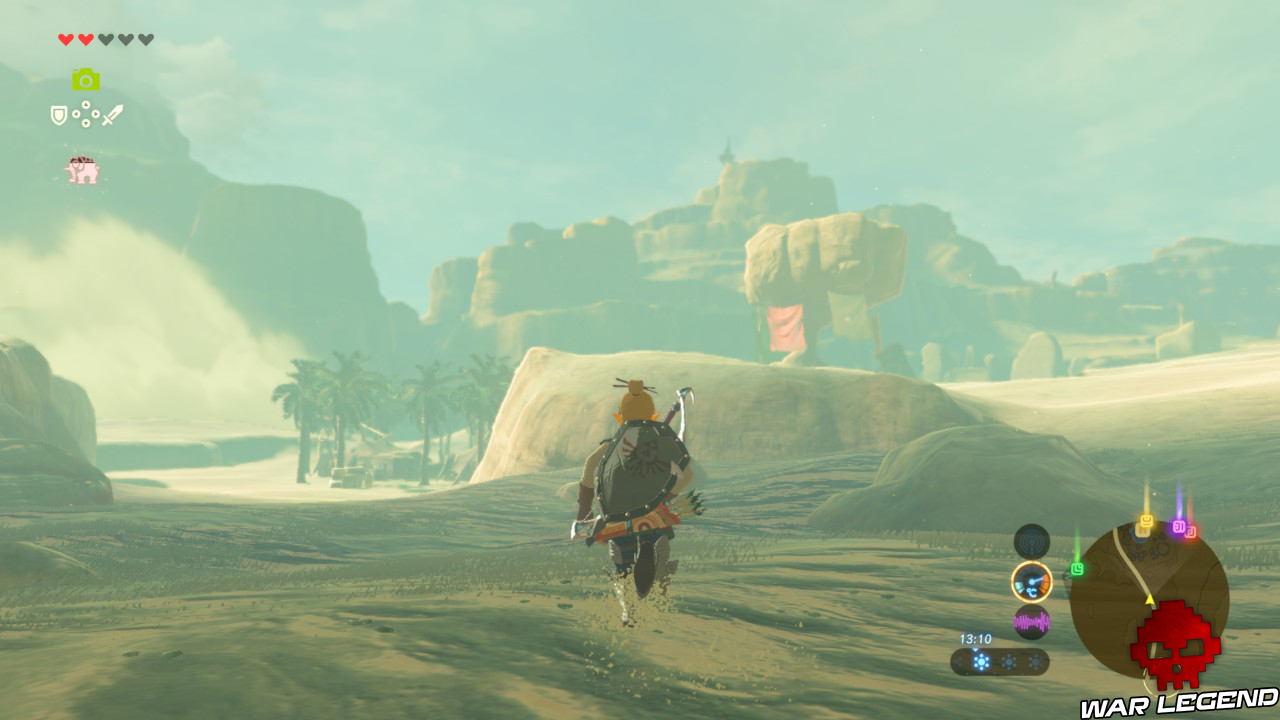The height and width of the screenshot is (720, 1280).
Task: Select the Camera rune icon
Action: [x=87, y=79]
